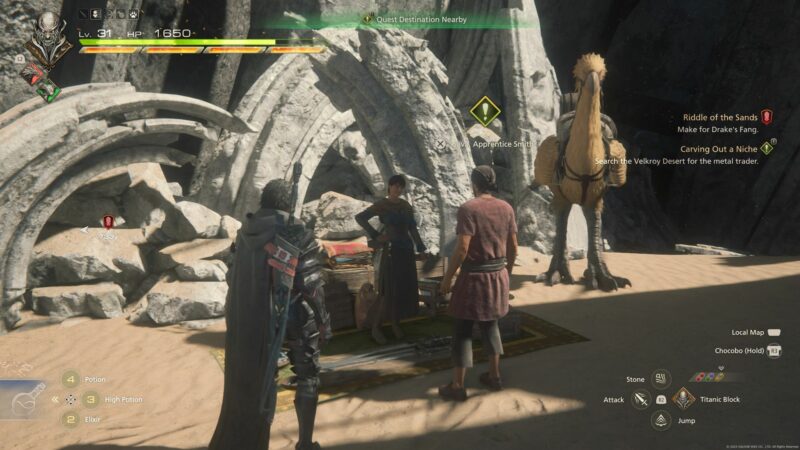Image resolution: width=800 pixels, height=450 pixels.
Task: Click the Jump action icon
Action: click(x=661, y=420)
